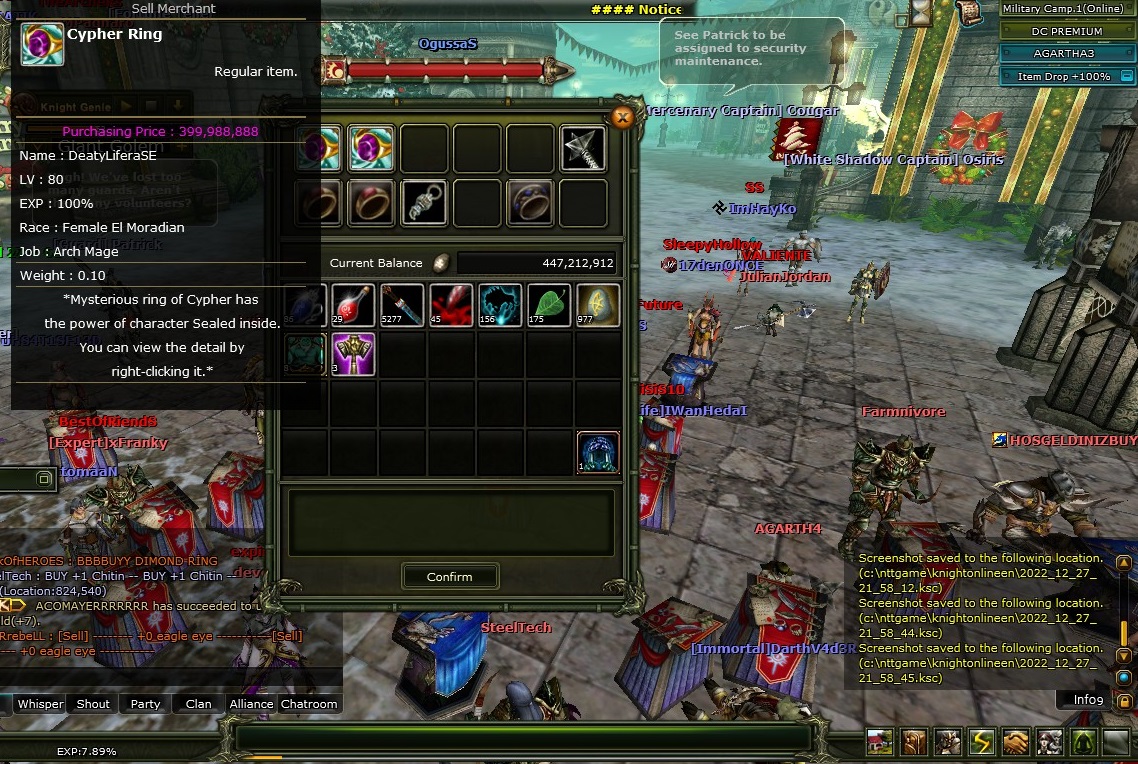Select the spiked mace in the merchant slots
Screen dimensions: 1138x764
[x=582, y=149]
